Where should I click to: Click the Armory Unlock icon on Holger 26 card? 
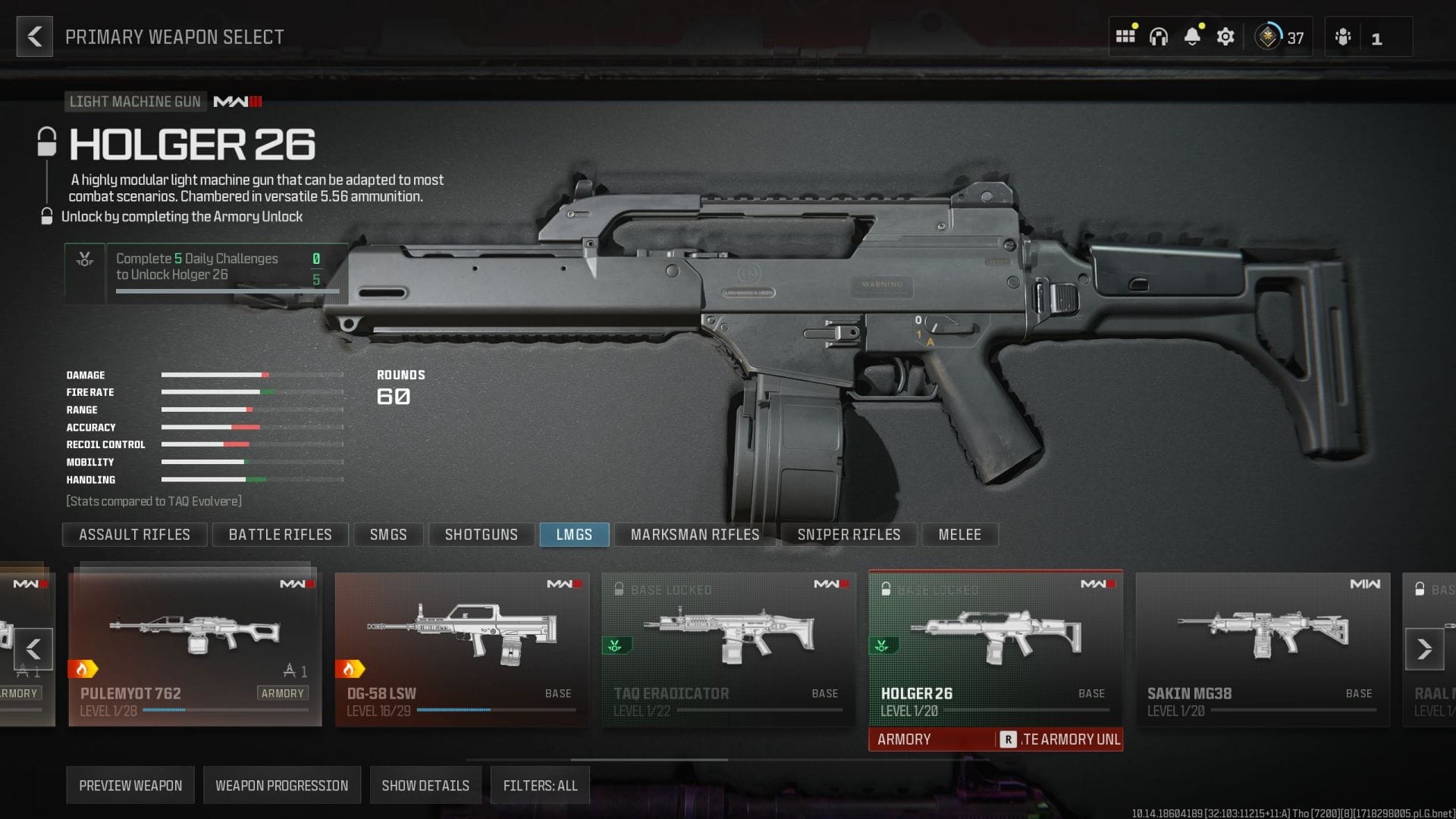tap(881, 646)
